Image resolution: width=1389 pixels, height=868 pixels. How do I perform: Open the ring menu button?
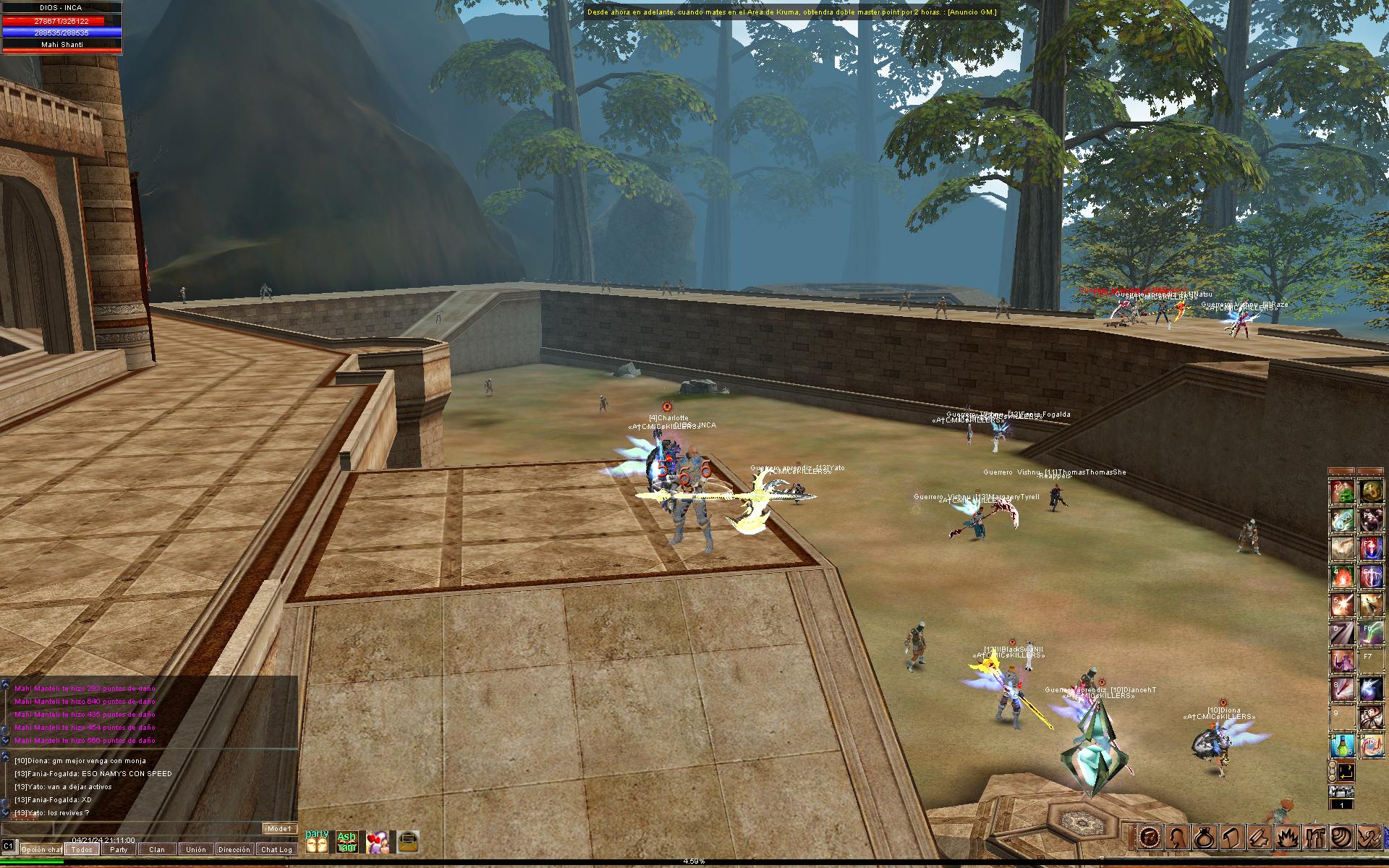click(x=1204, y=837)
